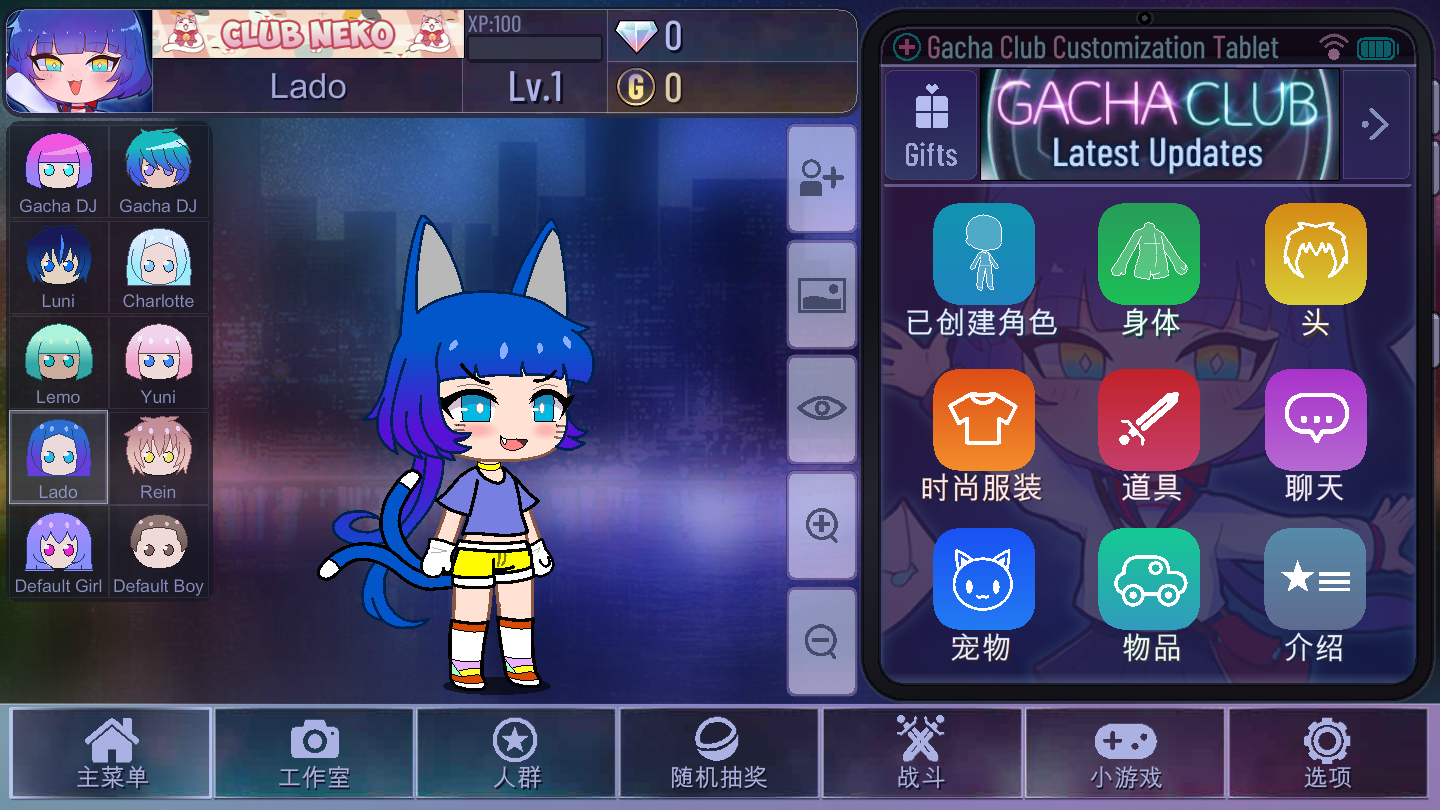
Task: Select the 时尚服装 fashion clothing icon
Action: [x=983, y=419]
